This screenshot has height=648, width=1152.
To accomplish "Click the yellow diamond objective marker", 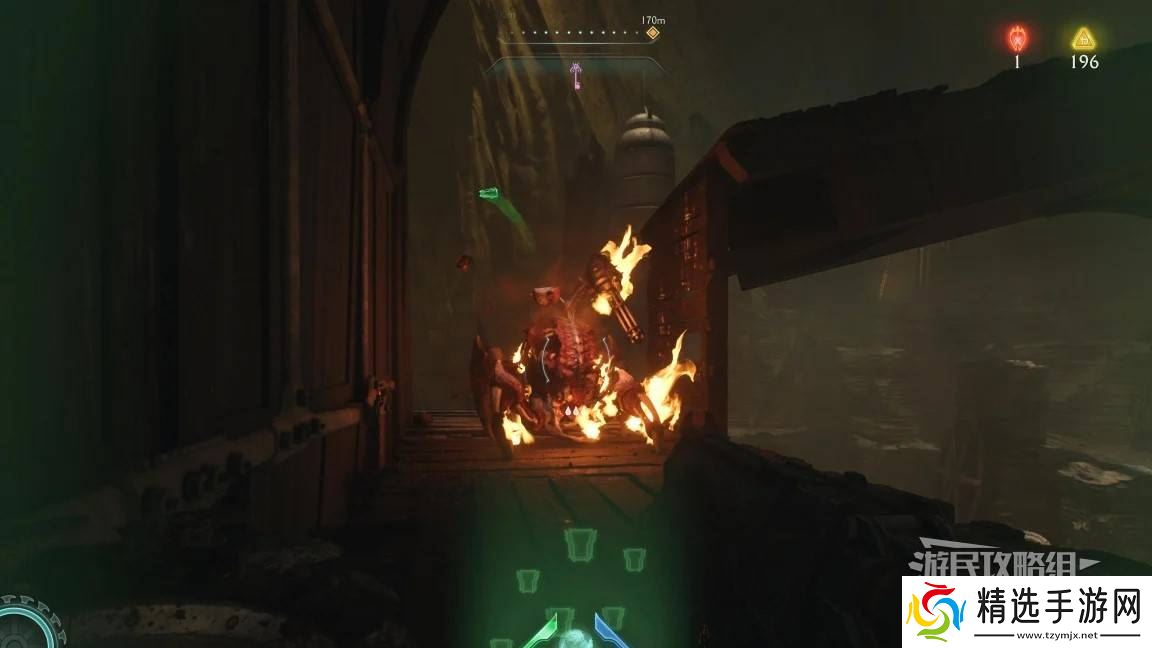I will pos(652,33).
